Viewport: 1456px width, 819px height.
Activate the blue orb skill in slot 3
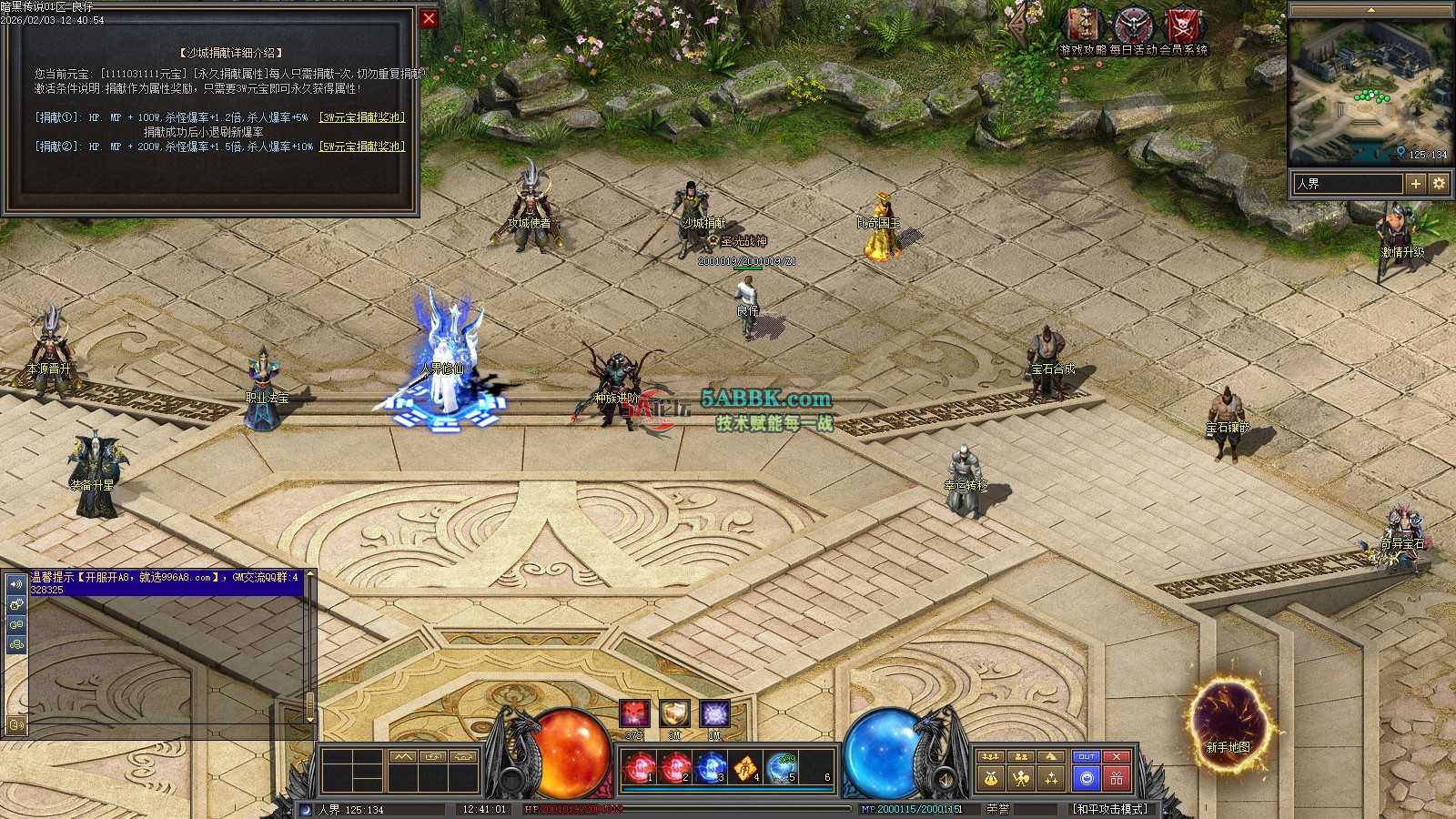710,769
